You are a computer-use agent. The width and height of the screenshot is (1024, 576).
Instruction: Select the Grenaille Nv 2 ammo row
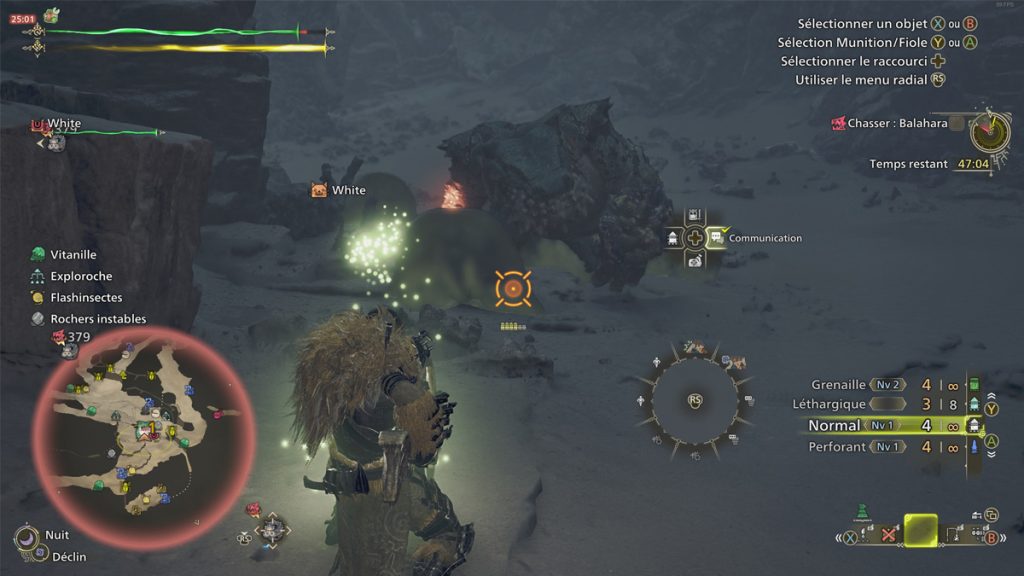tap(880, 384)
